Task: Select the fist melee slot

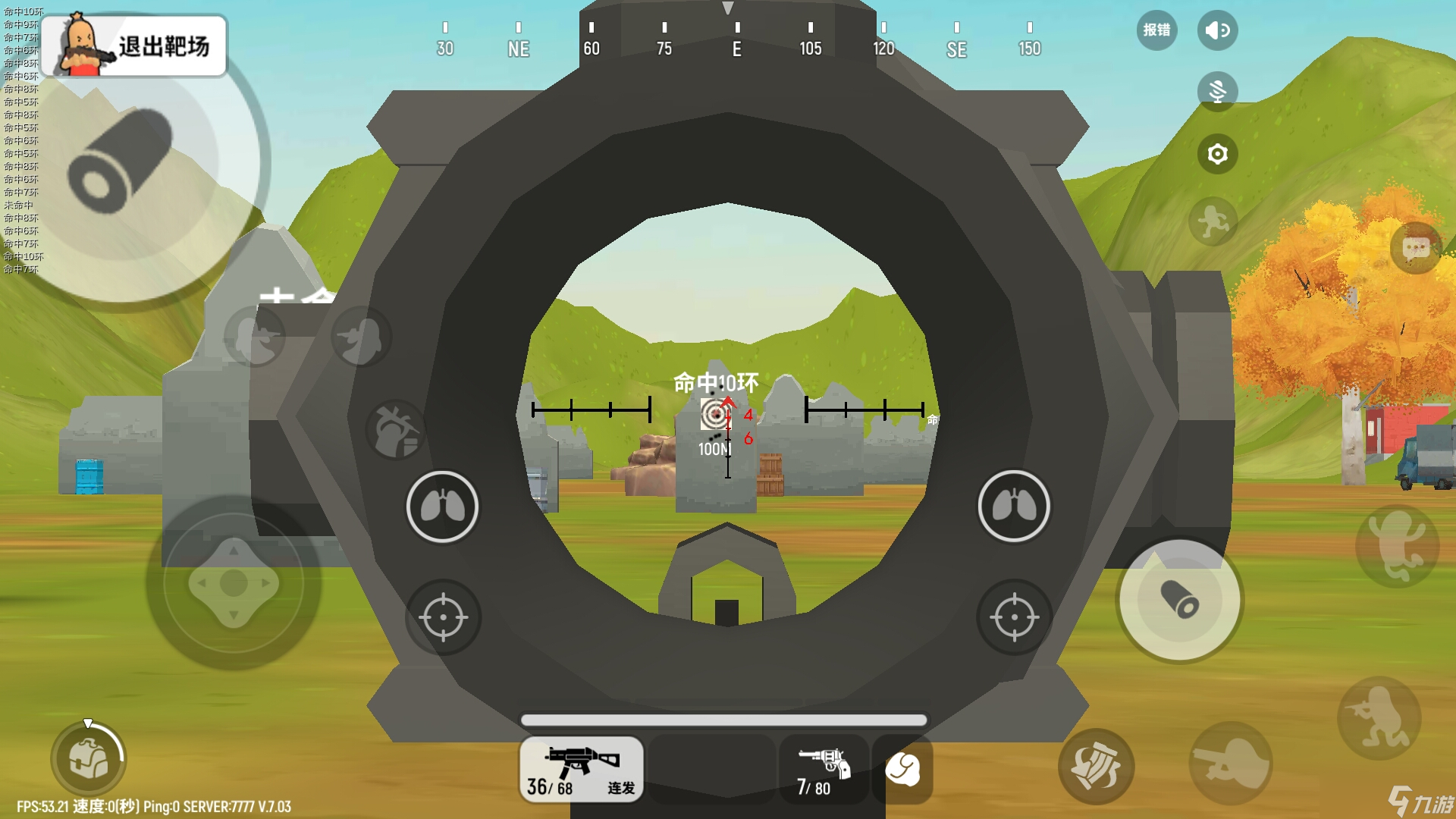Action: click(902, 769)
